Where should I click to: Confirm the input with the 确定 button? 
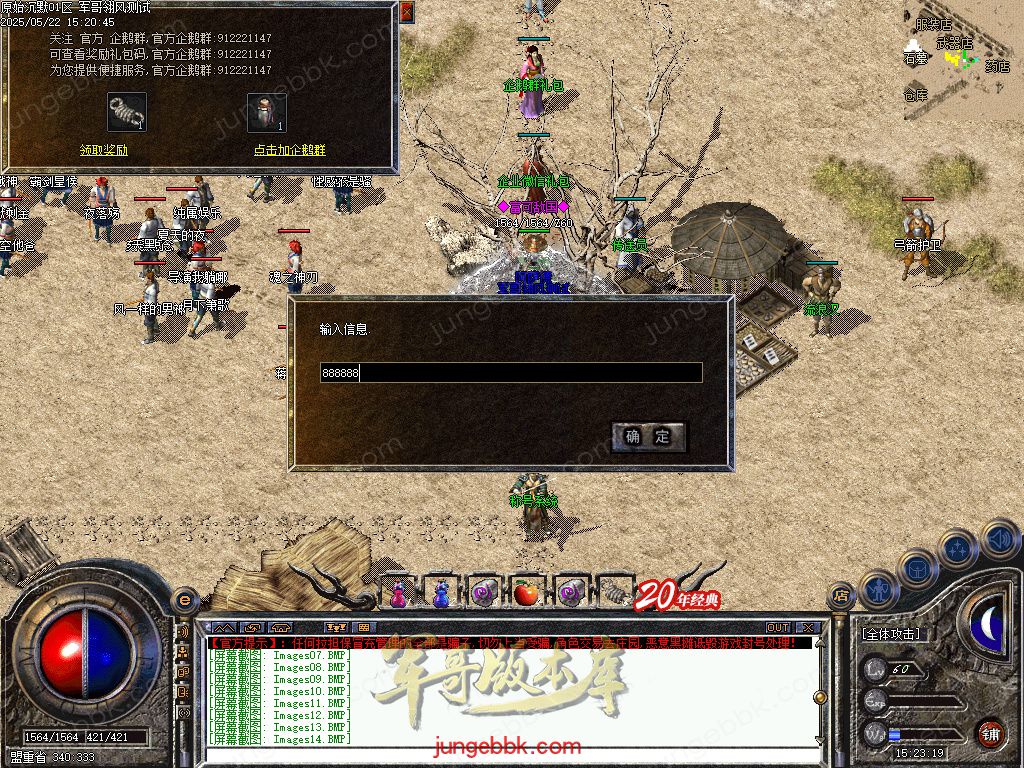[648, 436]
